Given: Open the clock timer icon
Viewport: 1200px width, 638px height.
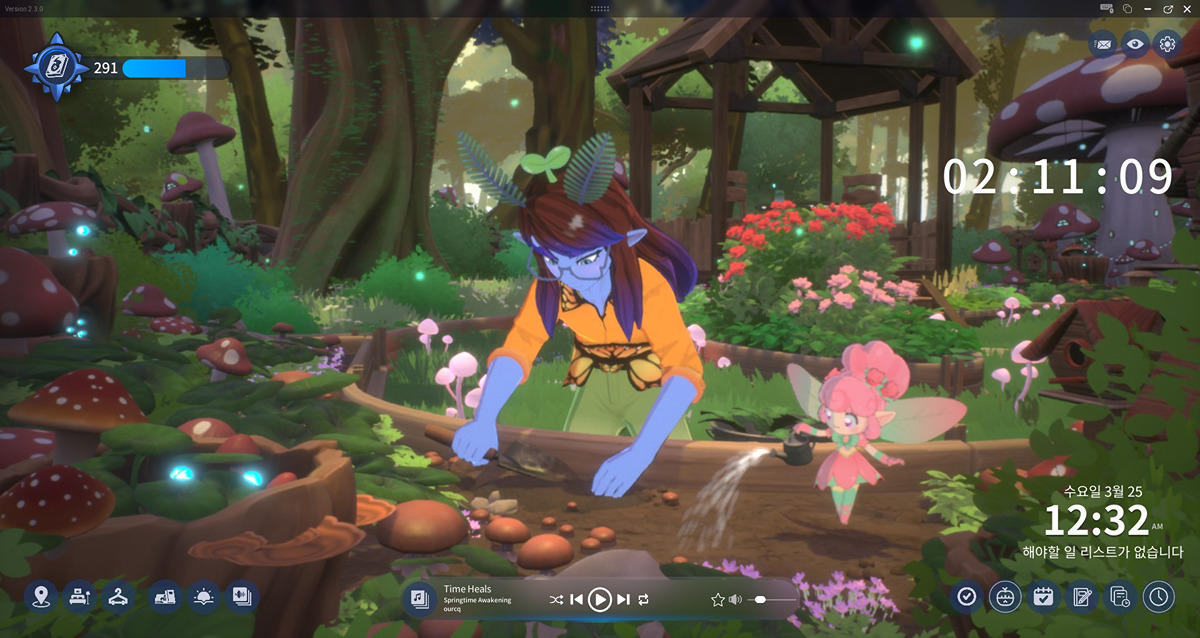Looking at the screenshot, I should (x=1158, y=597).
